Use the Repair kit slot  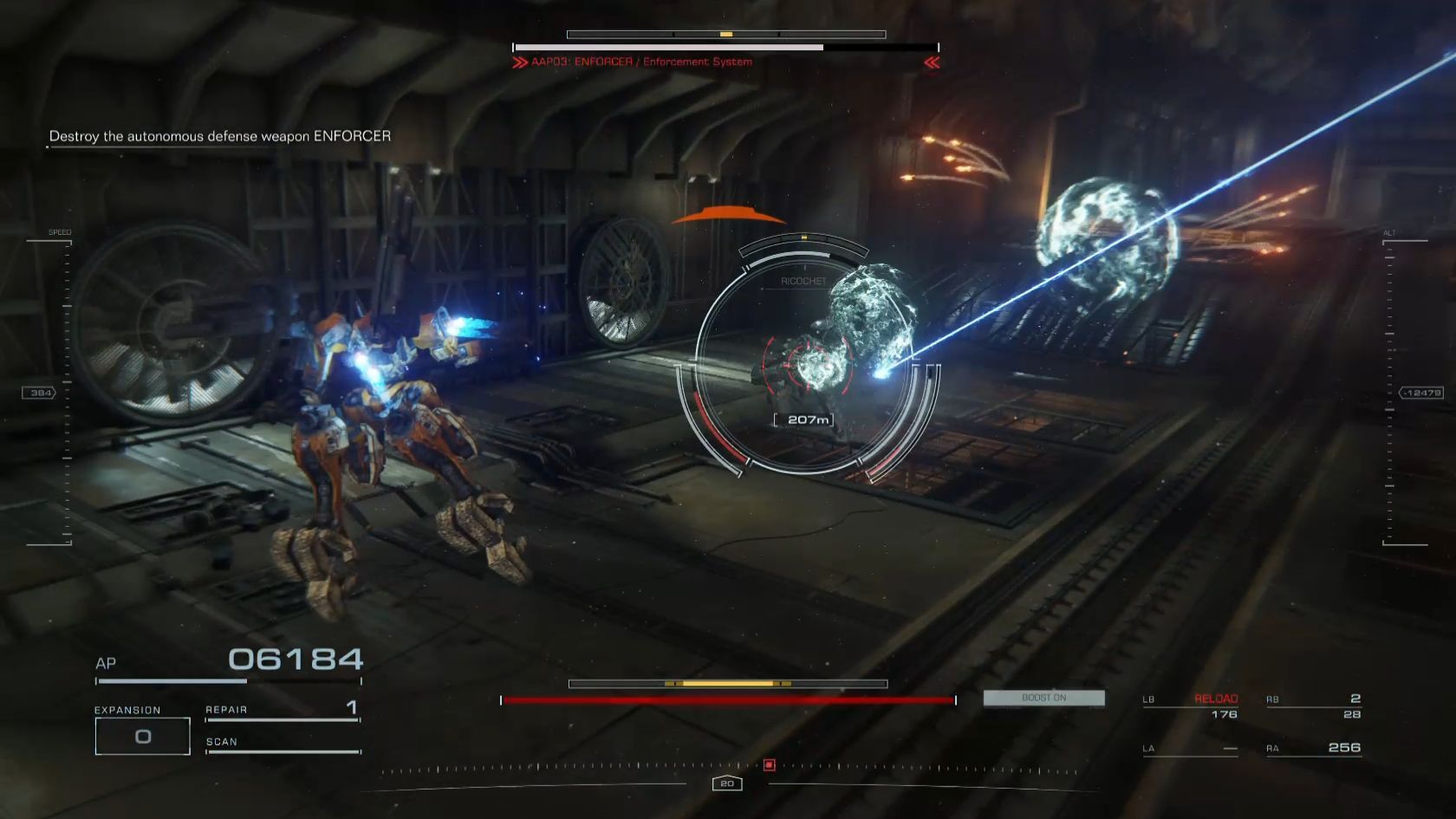[x=283, y=710]
